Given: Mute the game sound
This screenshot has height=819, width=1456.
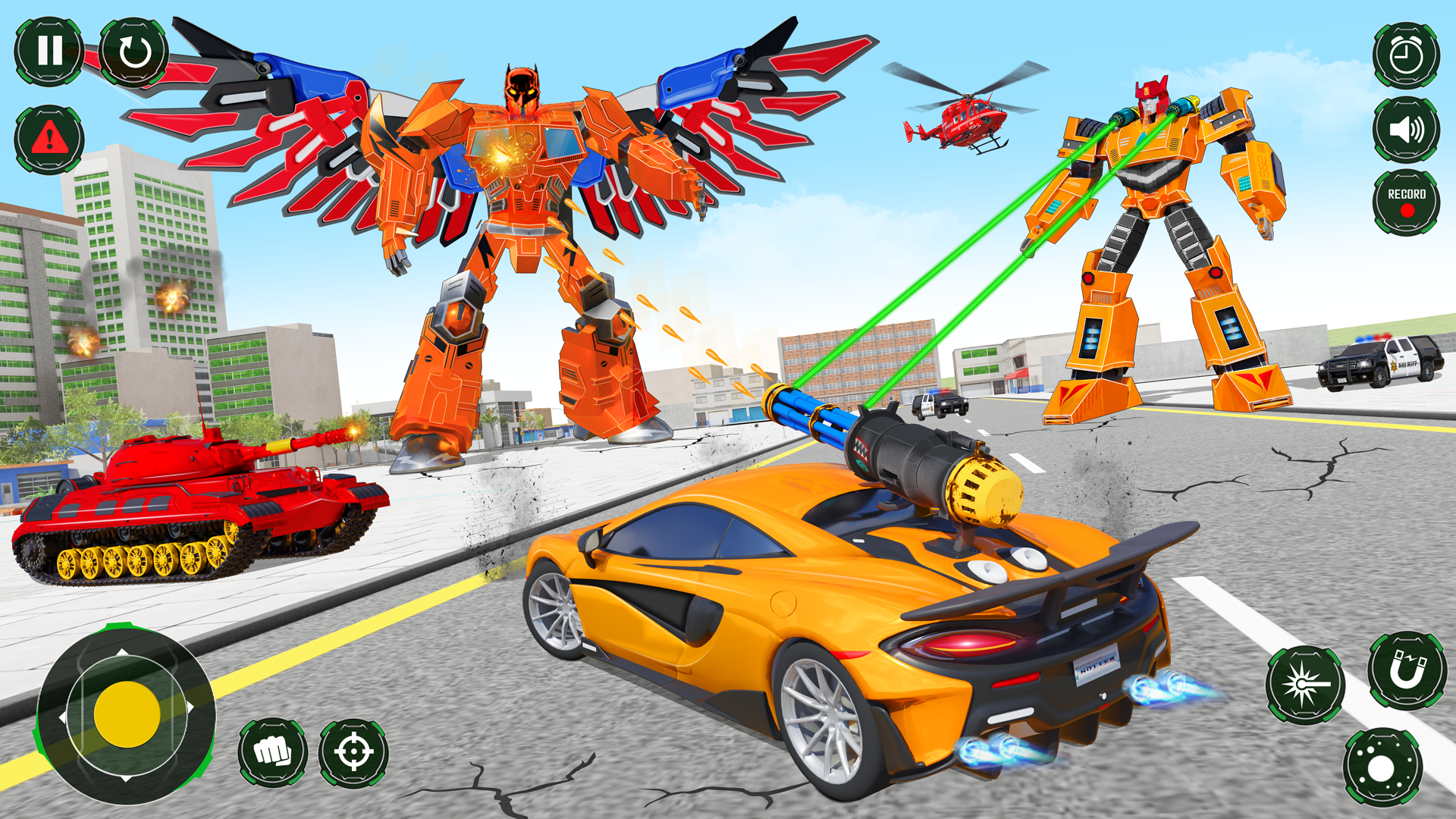Looking at the screenshot, I should pos(1407,127).
